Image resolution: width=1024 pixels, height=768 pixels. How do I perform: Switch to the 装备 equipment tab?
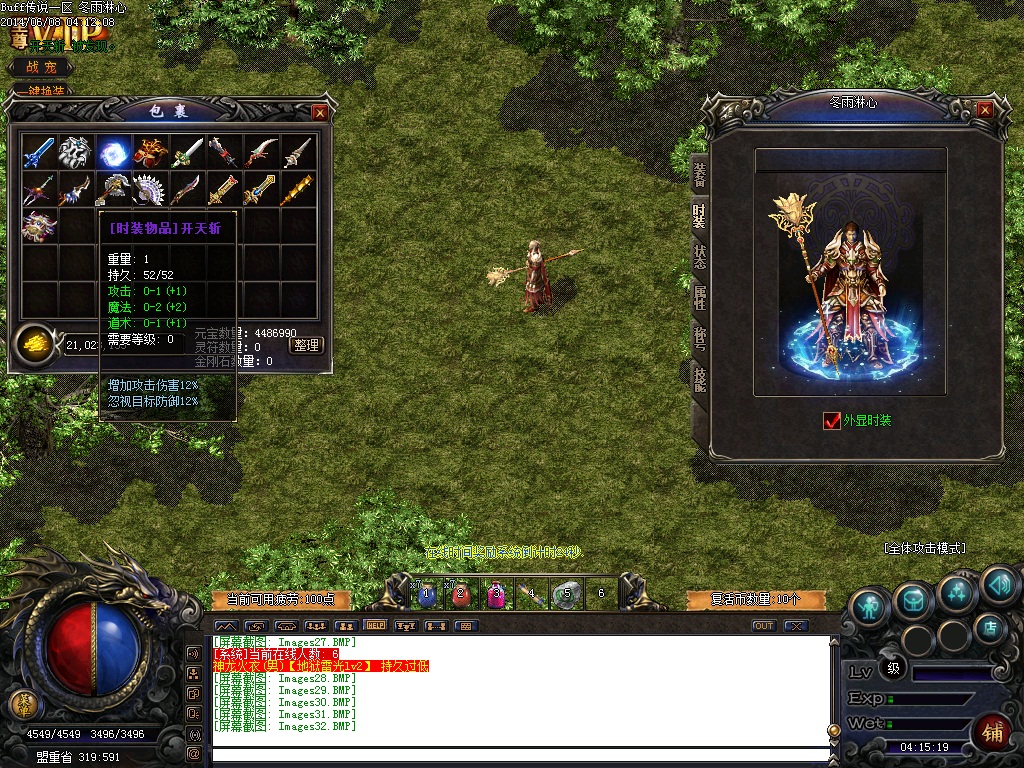[x=699, y=174]
